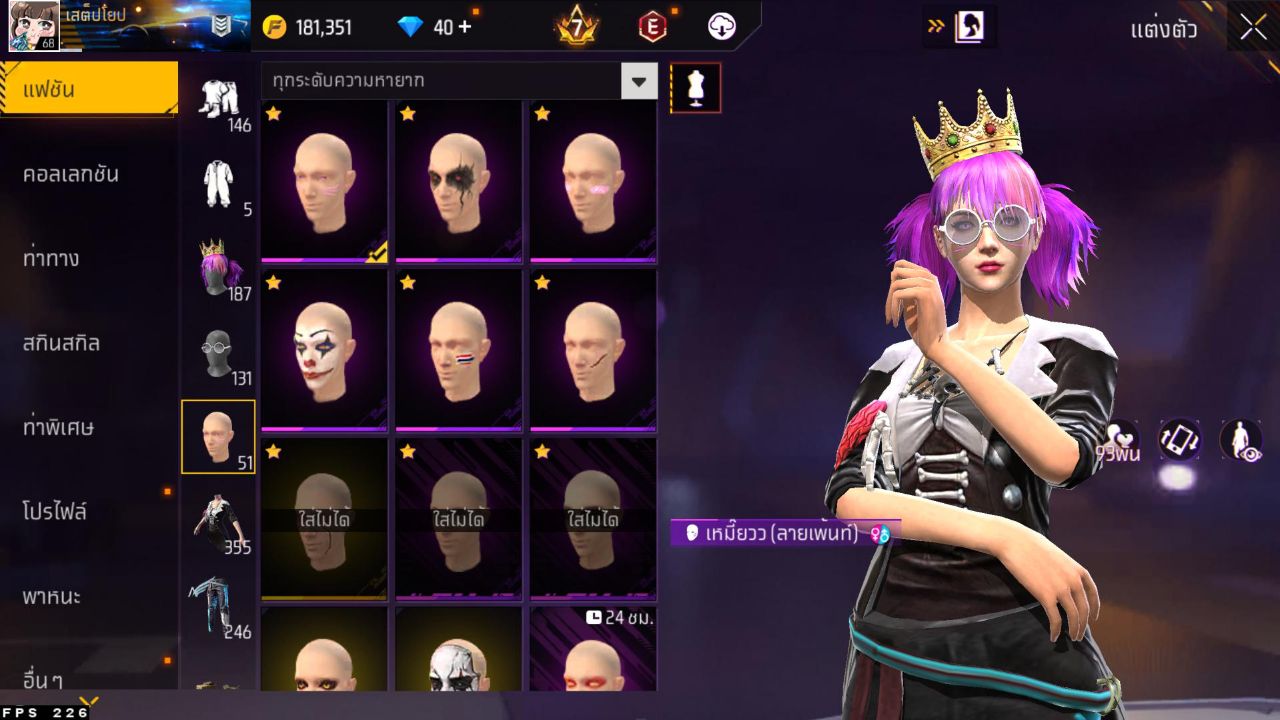Viewport: 1280px width, 720px height.
Task: Select the clown face paint thumbnail
Action: (323, 350)
